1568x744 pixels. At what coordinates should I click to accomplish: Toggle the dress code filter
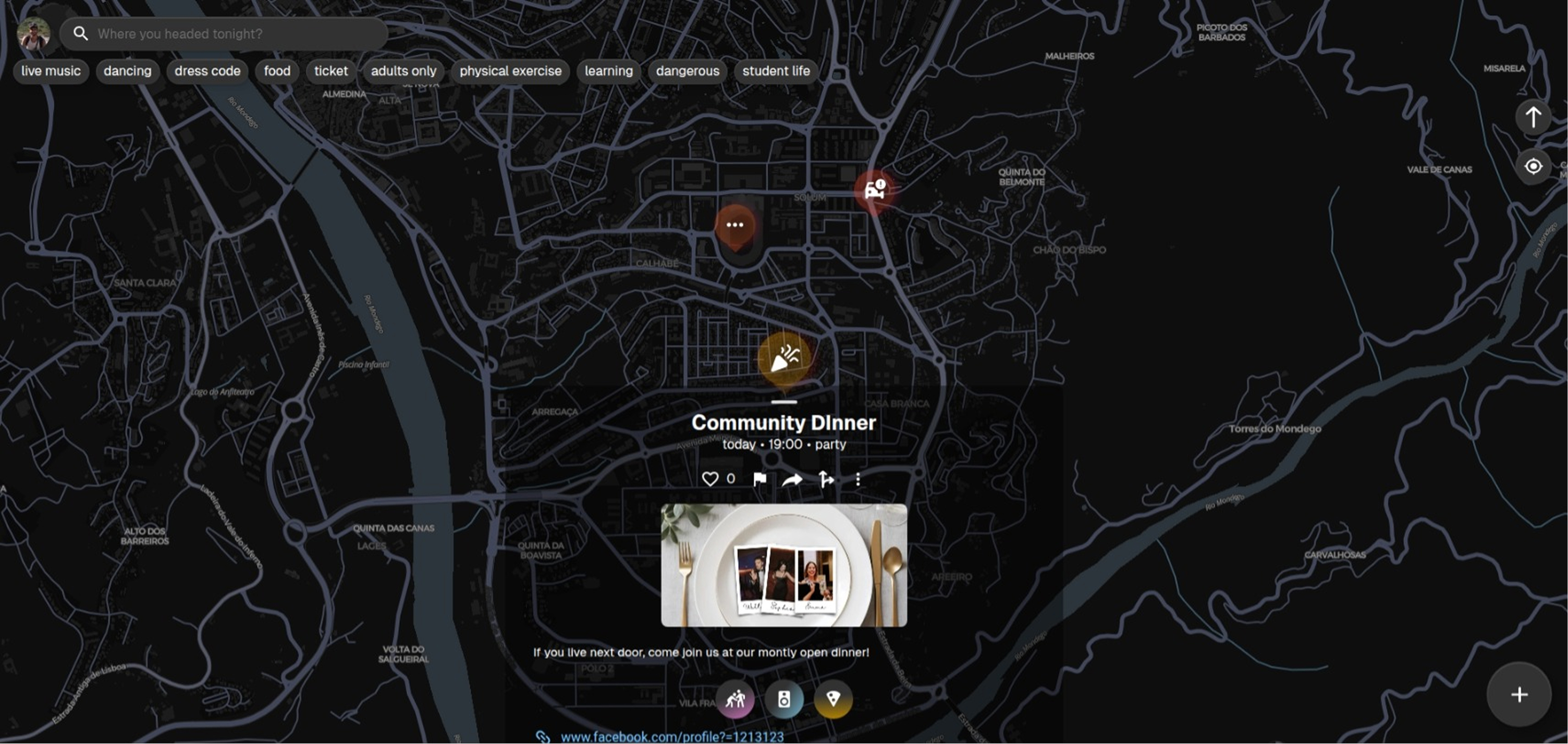[207, 71]
